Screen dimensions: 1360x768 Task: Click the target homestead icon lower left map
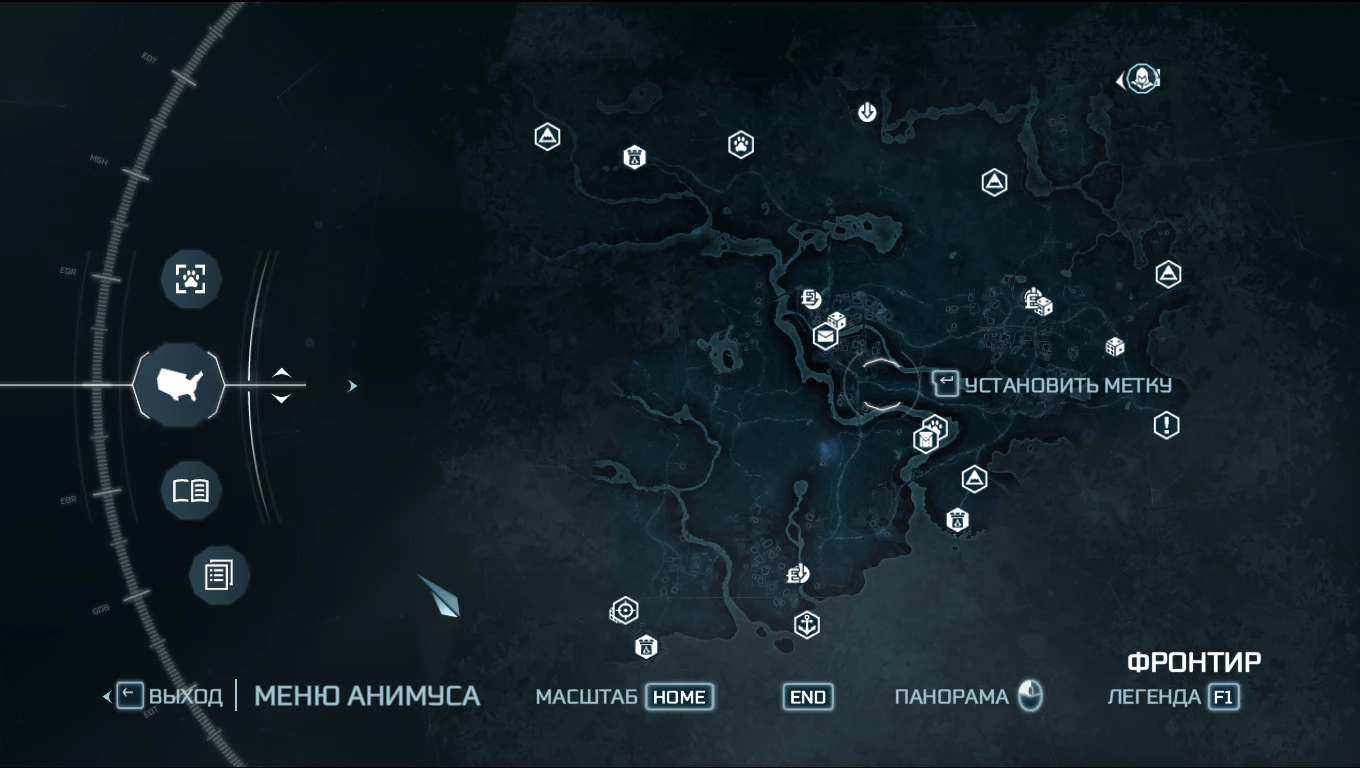click(624, 608)
